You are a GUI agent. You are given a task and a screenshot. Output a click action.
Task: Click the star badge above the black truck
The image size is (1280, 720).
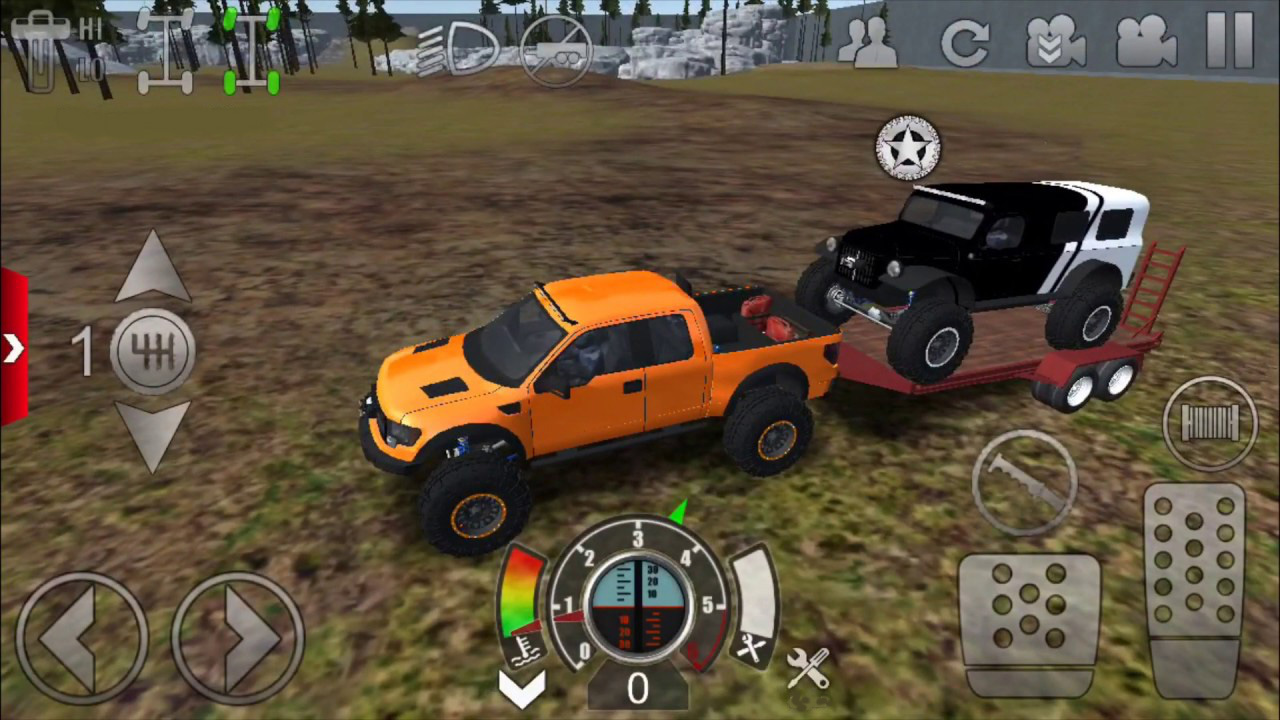[x=908, y=148]
